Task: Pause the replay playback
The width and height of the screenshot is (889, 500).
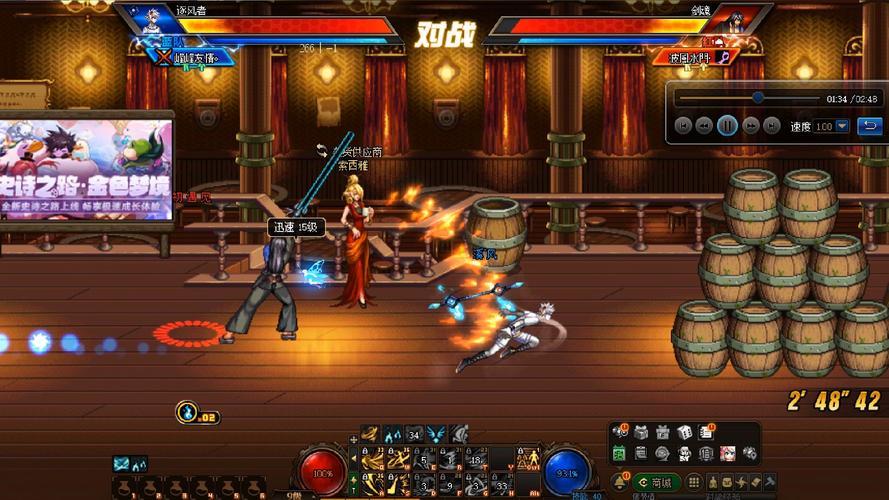Action: click(x=727, y=126)
